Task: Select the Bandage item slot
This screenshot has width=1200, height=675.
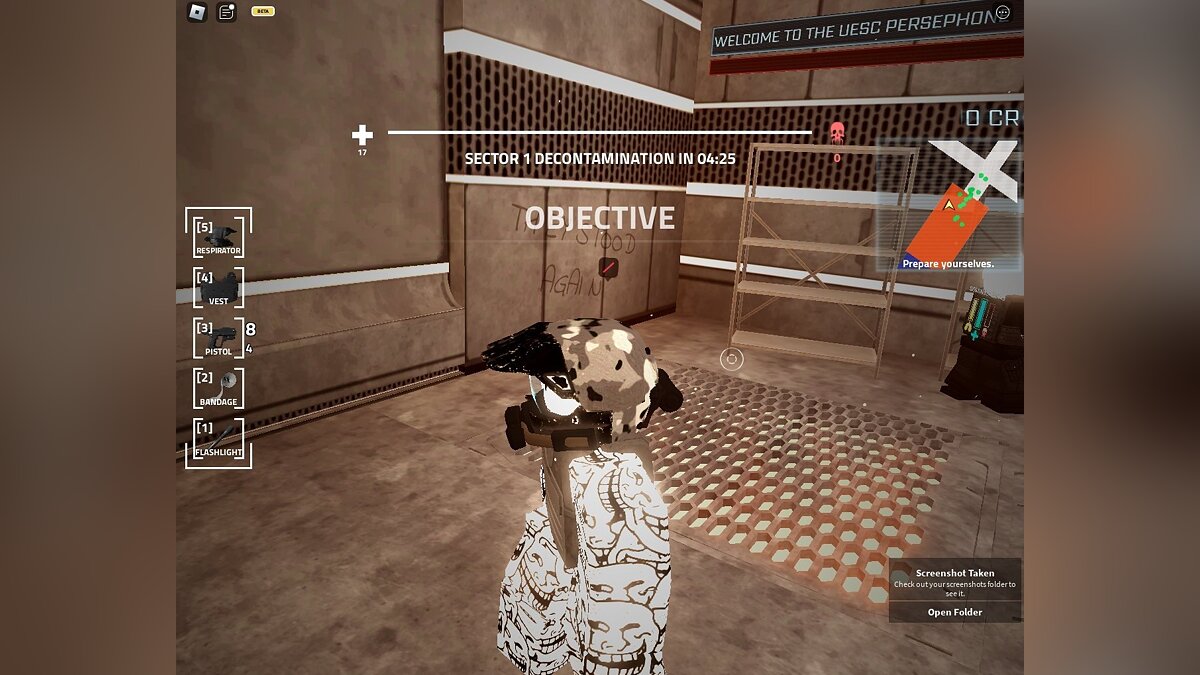Action: point(218,388)
